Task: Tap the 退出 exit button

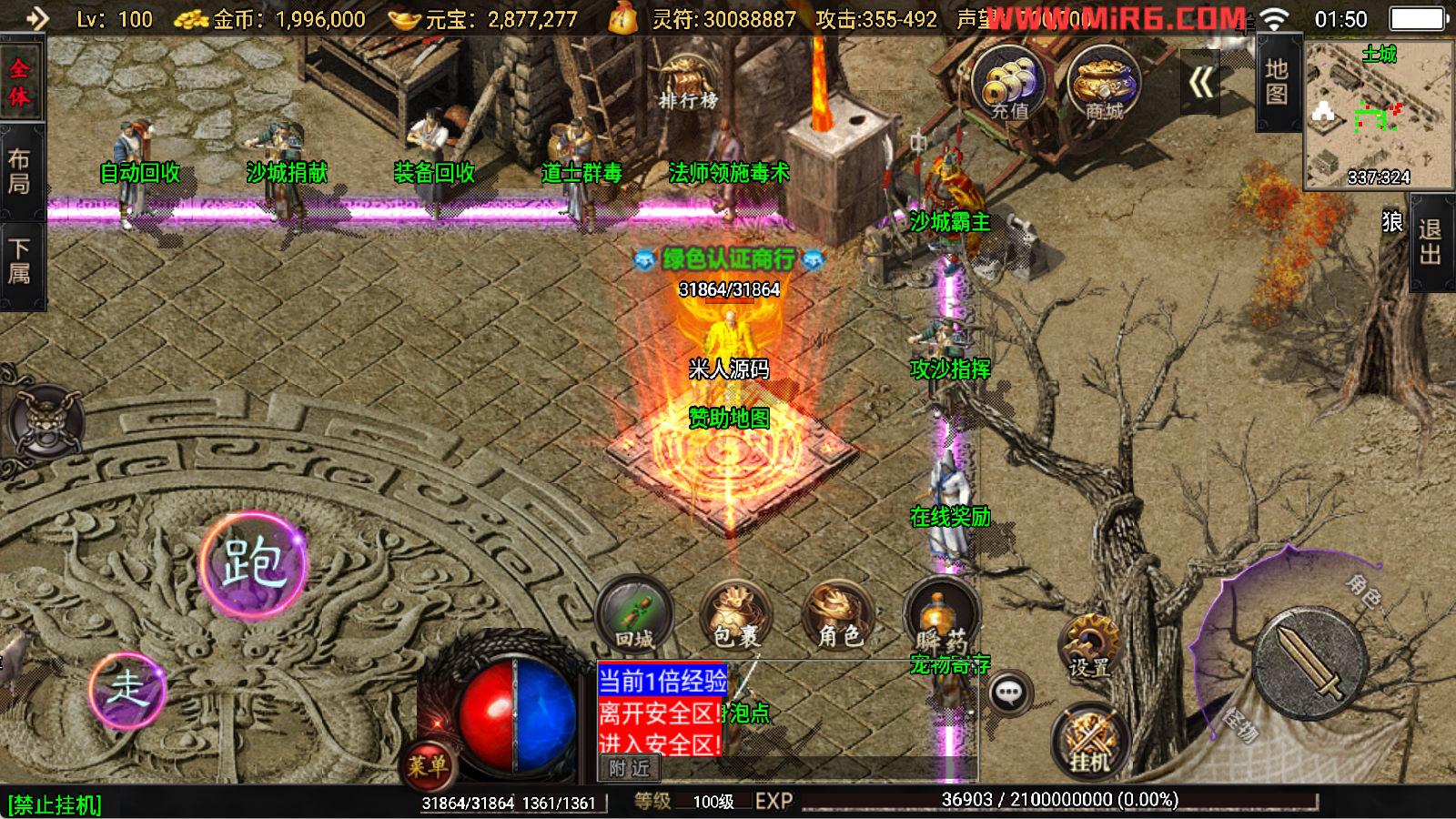Action: point(1431,242)
